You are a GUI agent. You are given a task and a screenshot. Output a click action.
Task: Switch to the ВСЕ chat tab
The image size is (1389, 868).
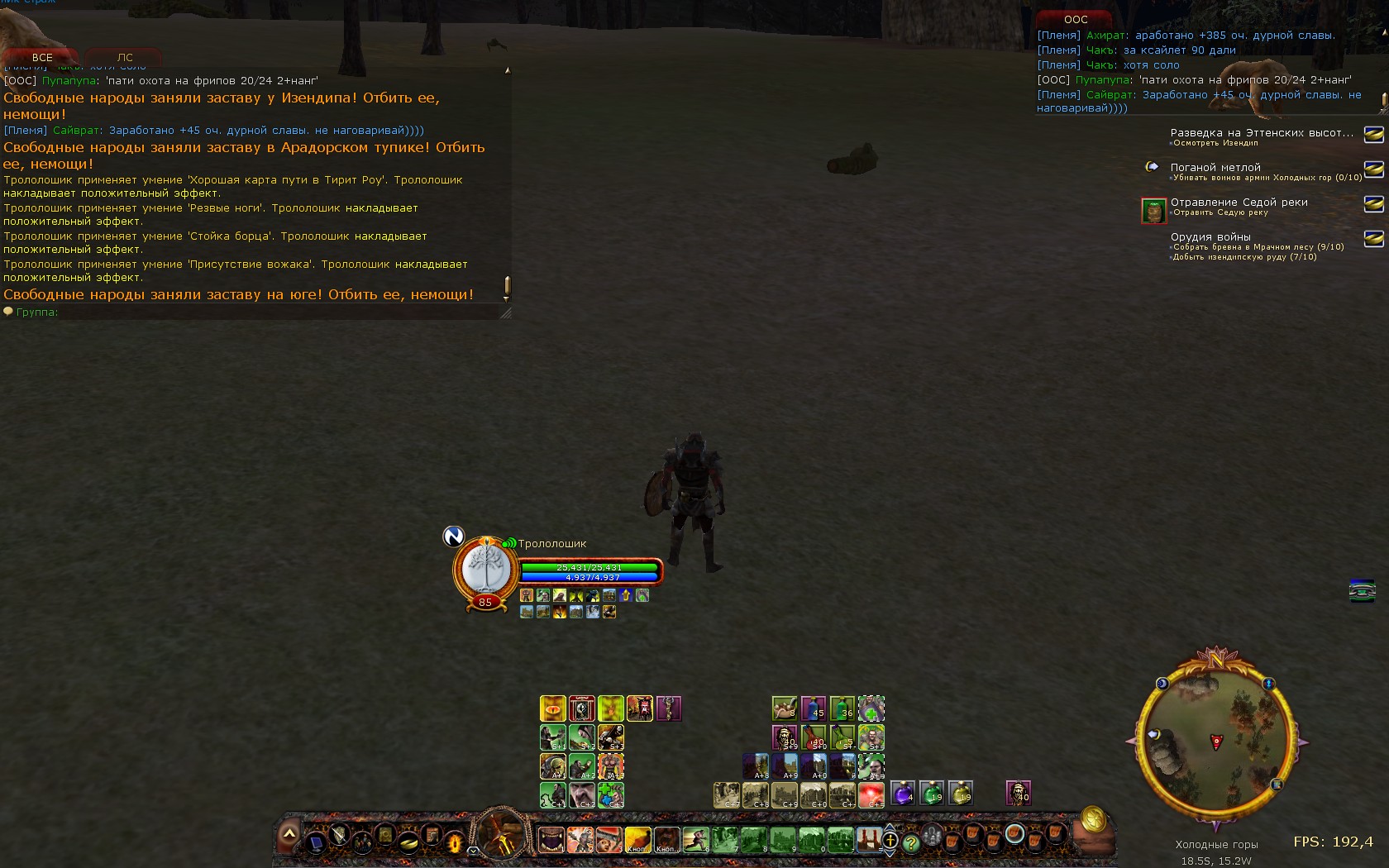click(41, 58)
